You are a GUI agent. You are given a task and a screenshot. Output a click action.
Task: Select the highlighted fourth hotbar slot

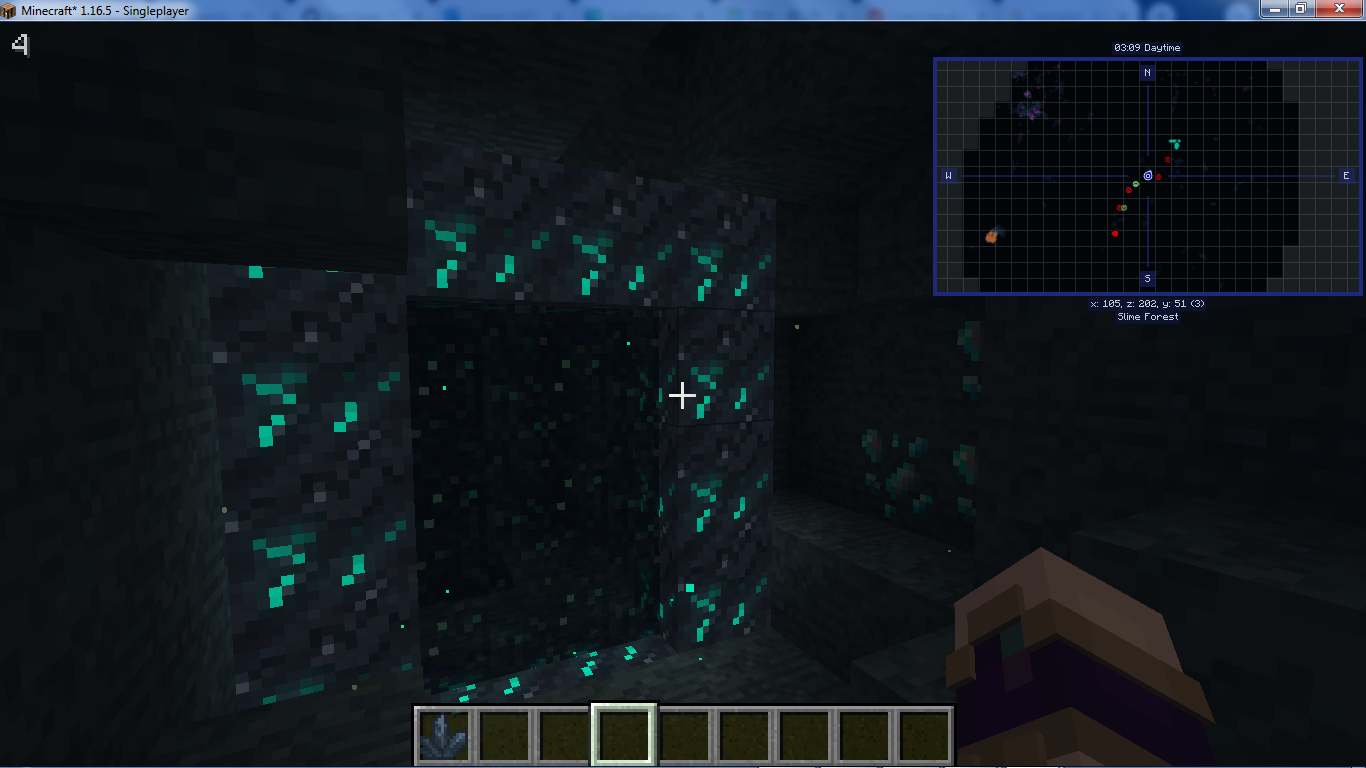(626, 734)
